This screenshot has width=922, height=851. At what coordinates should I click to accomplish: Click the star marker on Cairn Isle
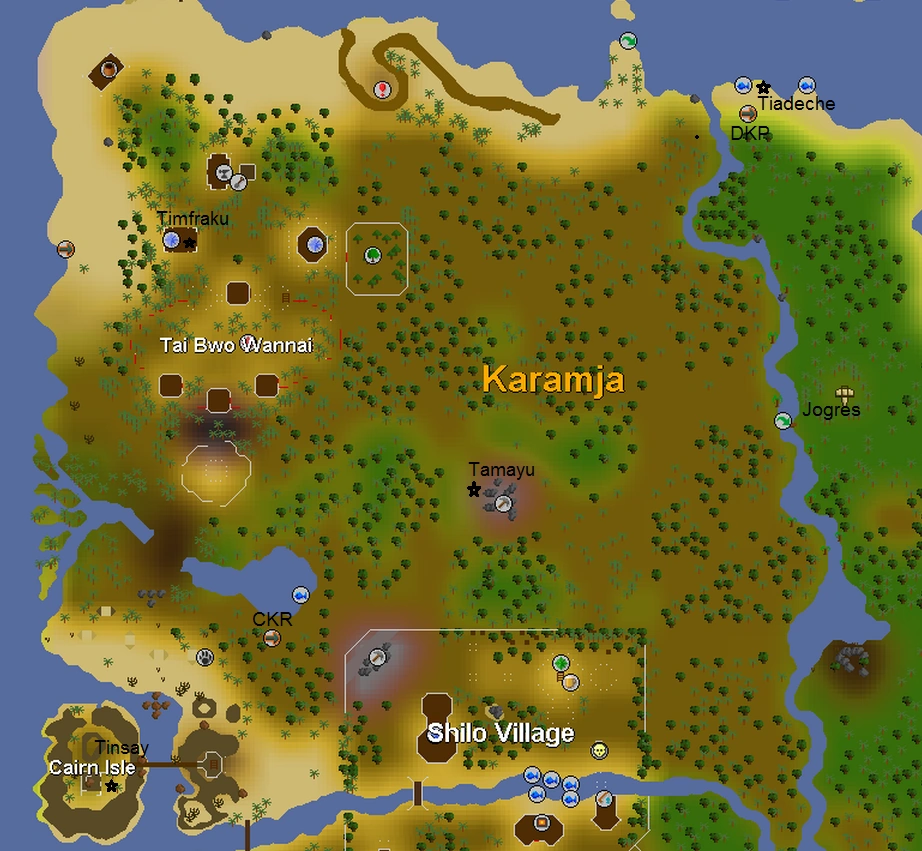(x=111, y=787)
